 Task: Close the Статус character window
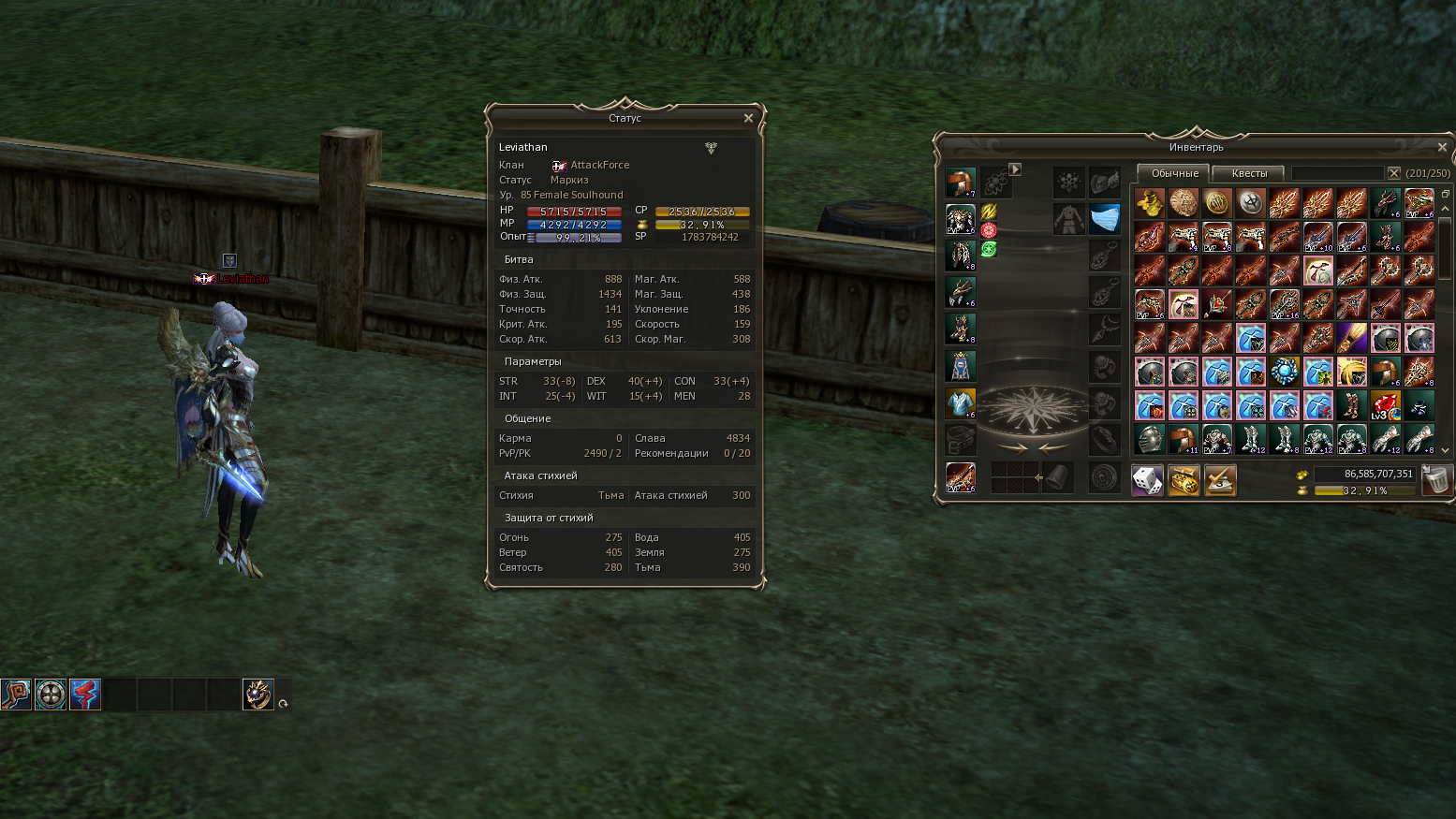point(748,119)
